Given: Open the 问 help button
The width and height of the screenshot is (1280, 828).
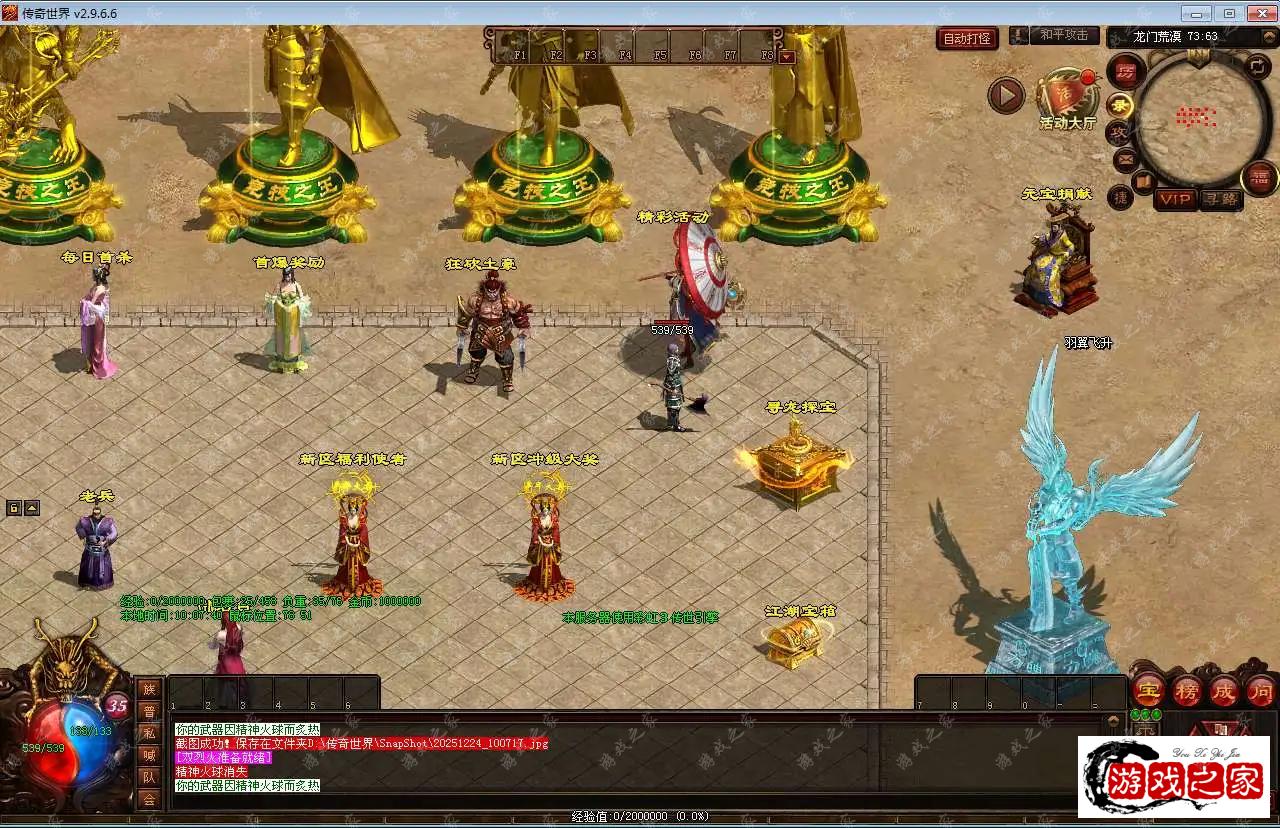Looking at the screenshot, I should click(1261, 691).
